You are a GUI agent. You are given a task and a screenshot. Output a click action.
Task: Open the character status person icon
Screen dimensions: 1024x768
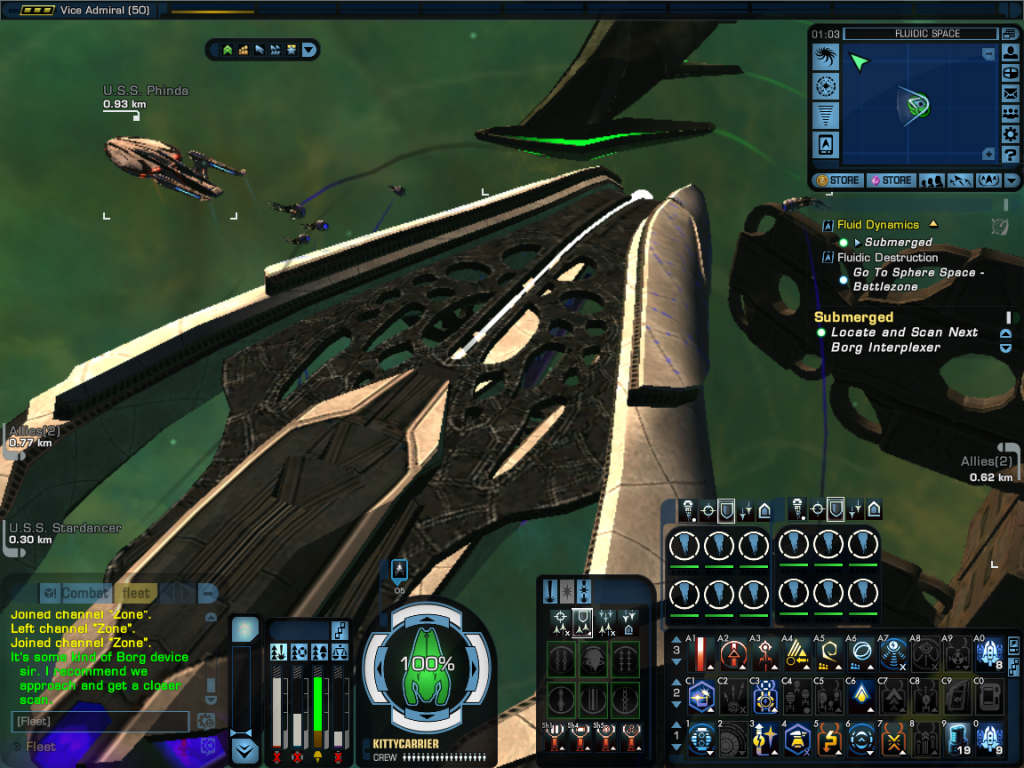coord(1010,52)
